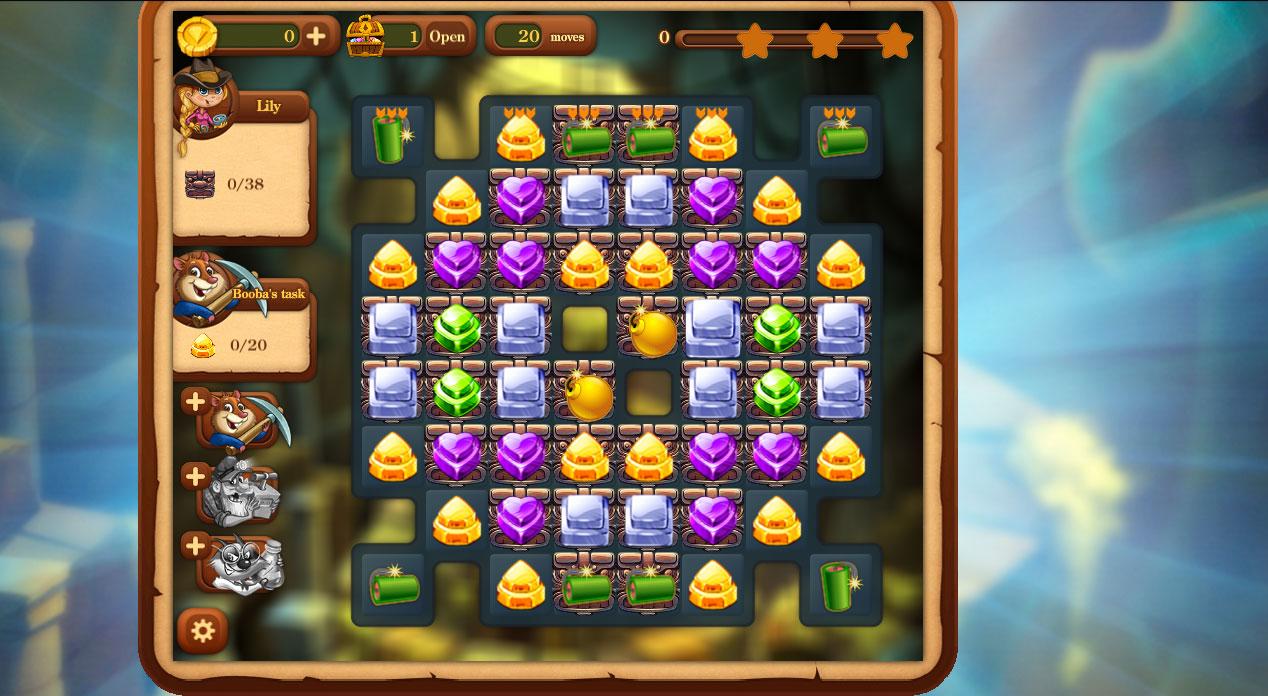Viewport: 1268px width, 696px height.
Task: Click the bottom-left green dynamite tile
Action: click(392, 586)
